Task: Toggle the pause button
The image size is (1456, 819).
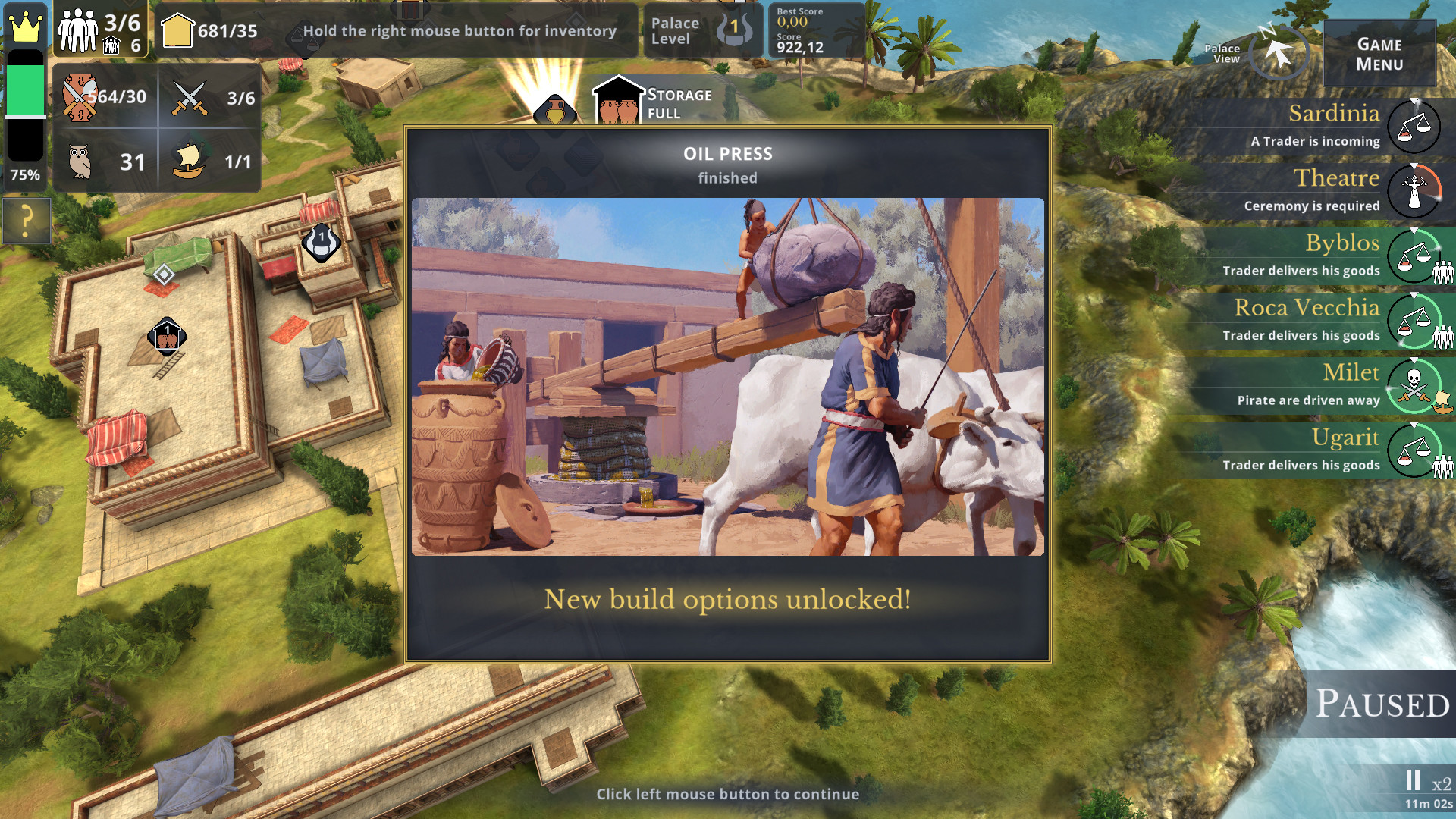Action: (x=1413, y=780)
